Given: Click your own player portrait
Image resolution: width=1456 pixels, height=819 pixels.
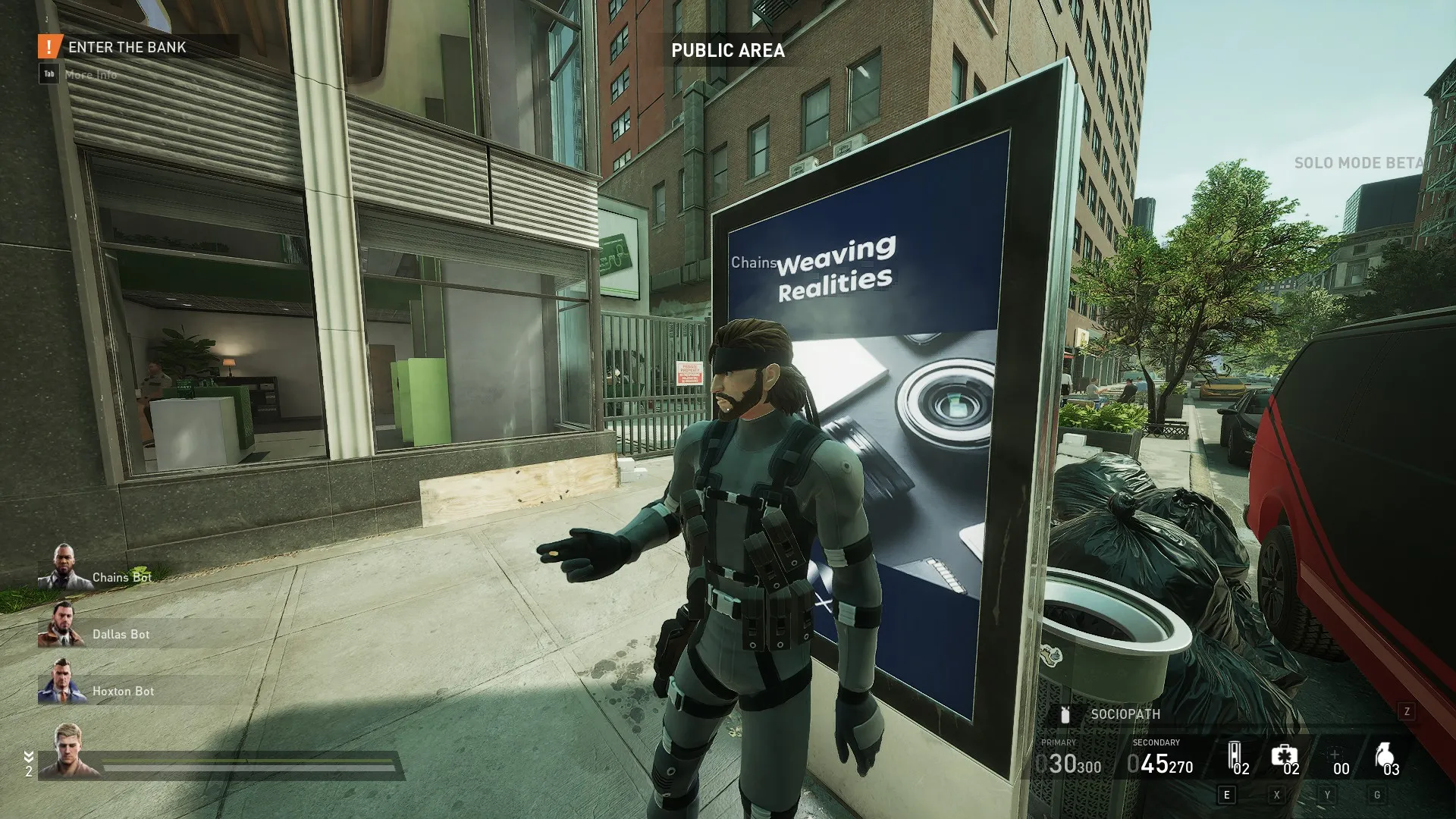Looking at the screenshot, I should click(x=67, y=751).
